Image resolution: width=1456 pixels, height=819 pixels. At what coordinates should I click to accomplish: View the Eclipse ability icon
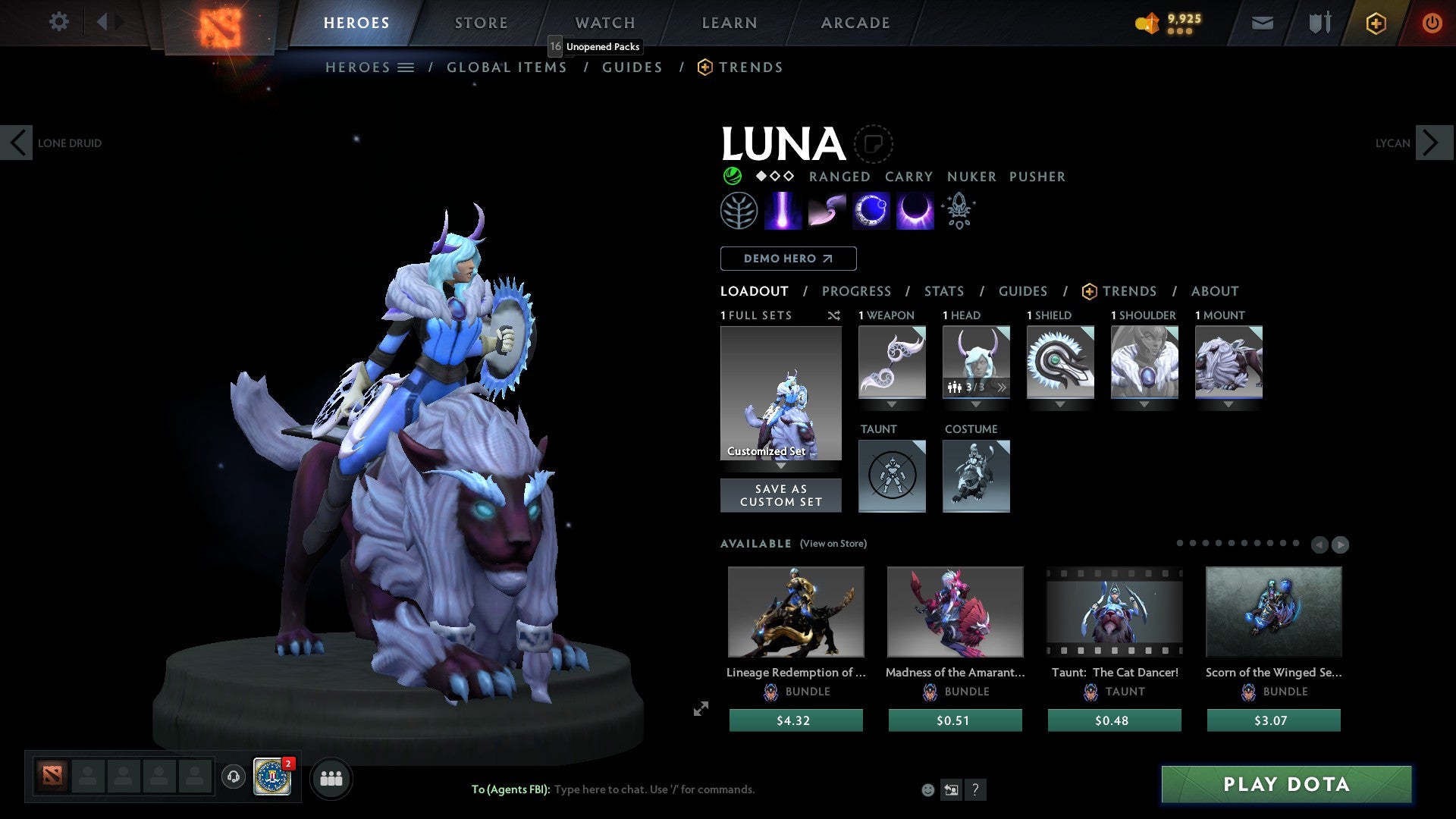(915, 210)
